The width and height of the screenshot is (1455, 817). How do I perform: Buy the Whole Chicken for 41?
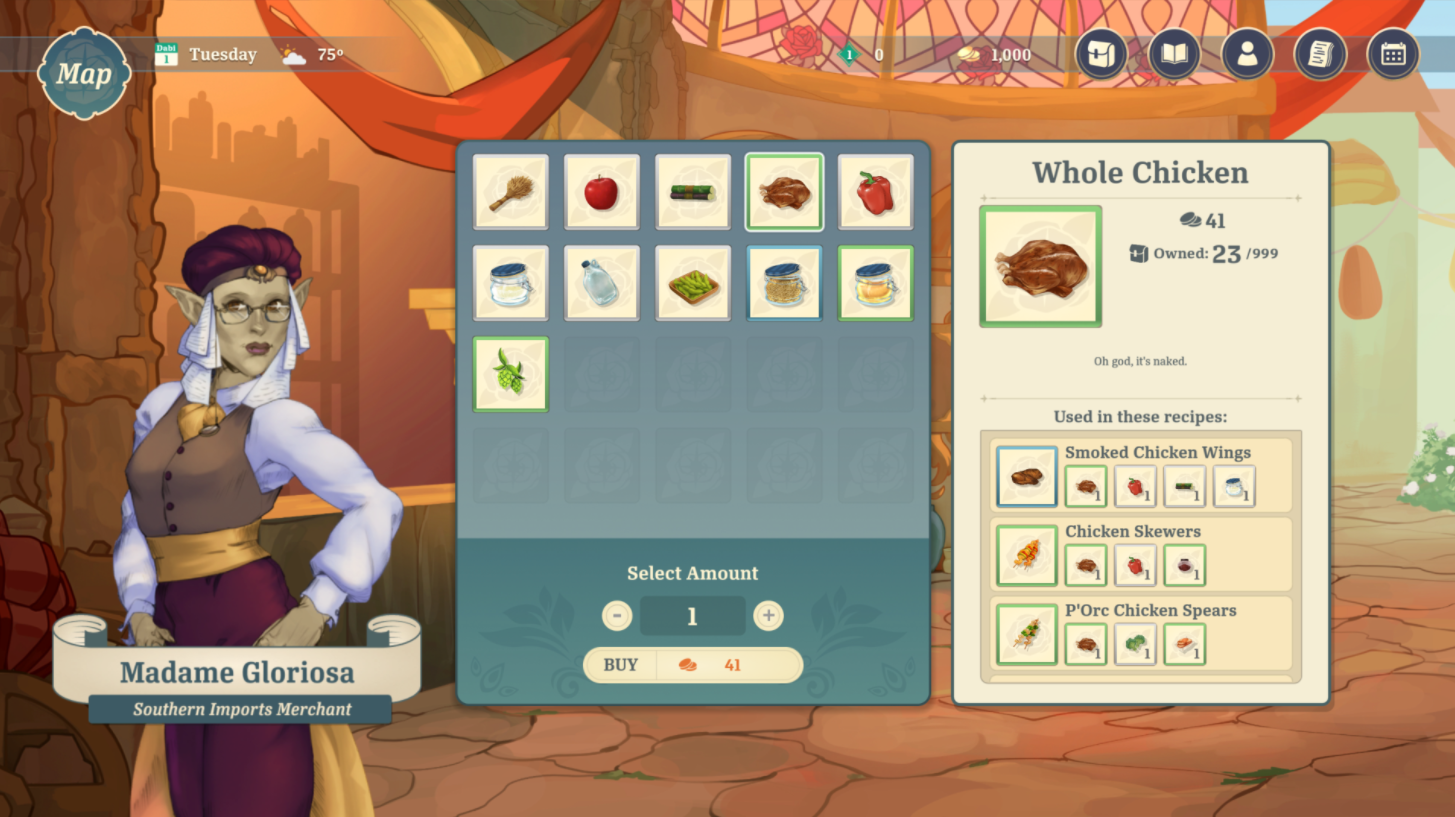pyautogui.click(x=693, y=665)
